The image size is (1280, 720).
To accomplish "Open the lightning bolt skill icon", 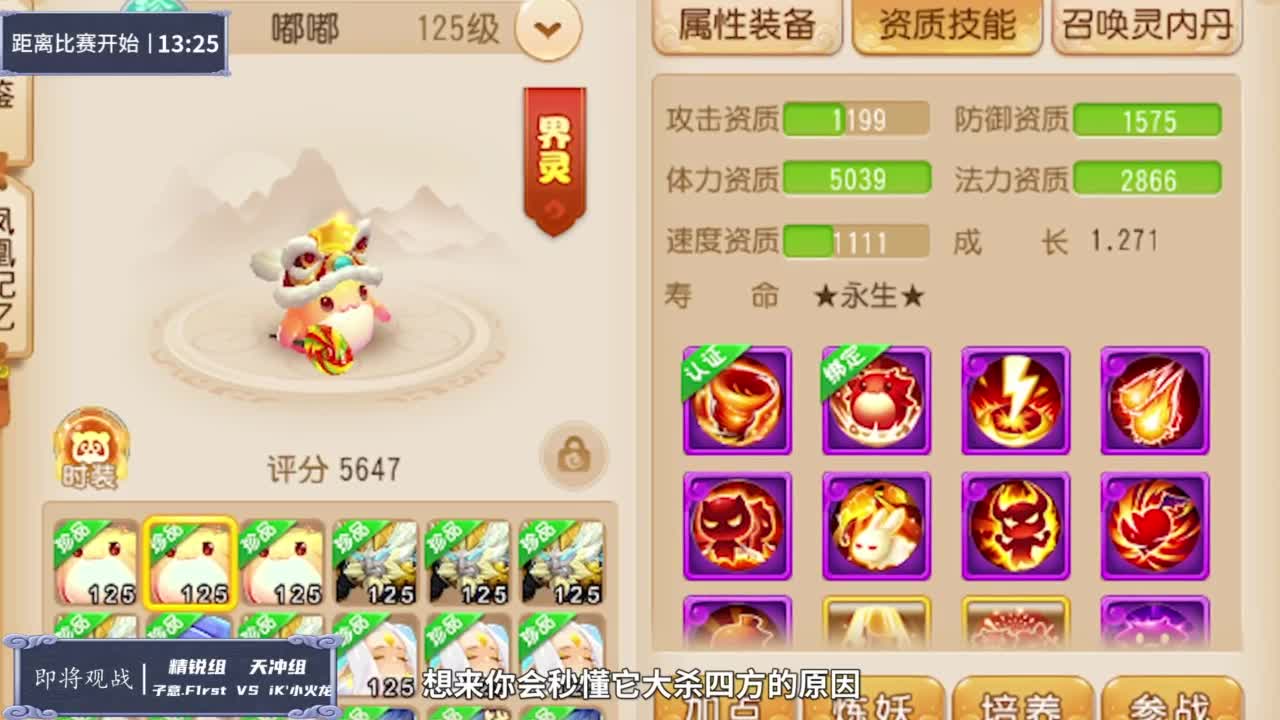I will 1015,399.
